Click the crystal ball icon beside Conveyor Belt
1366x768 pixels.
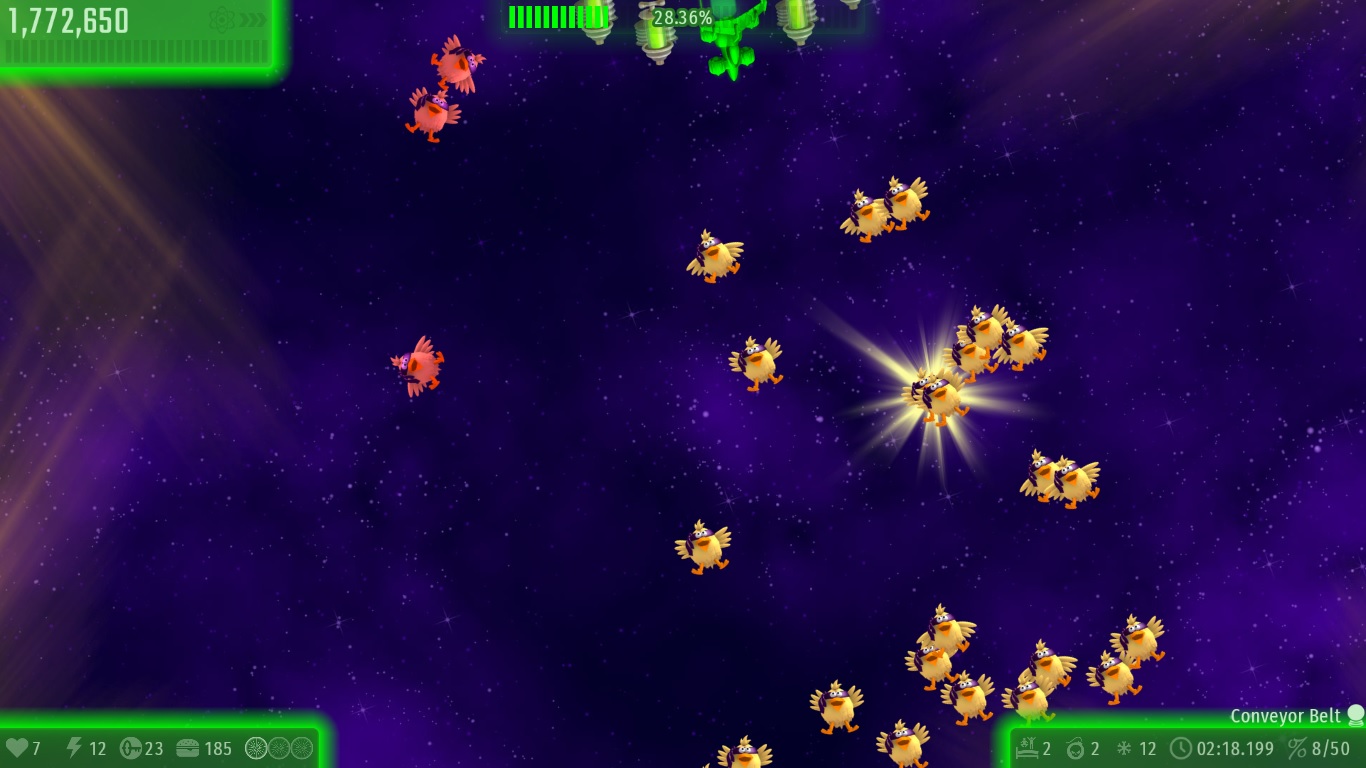(1356, 715)
